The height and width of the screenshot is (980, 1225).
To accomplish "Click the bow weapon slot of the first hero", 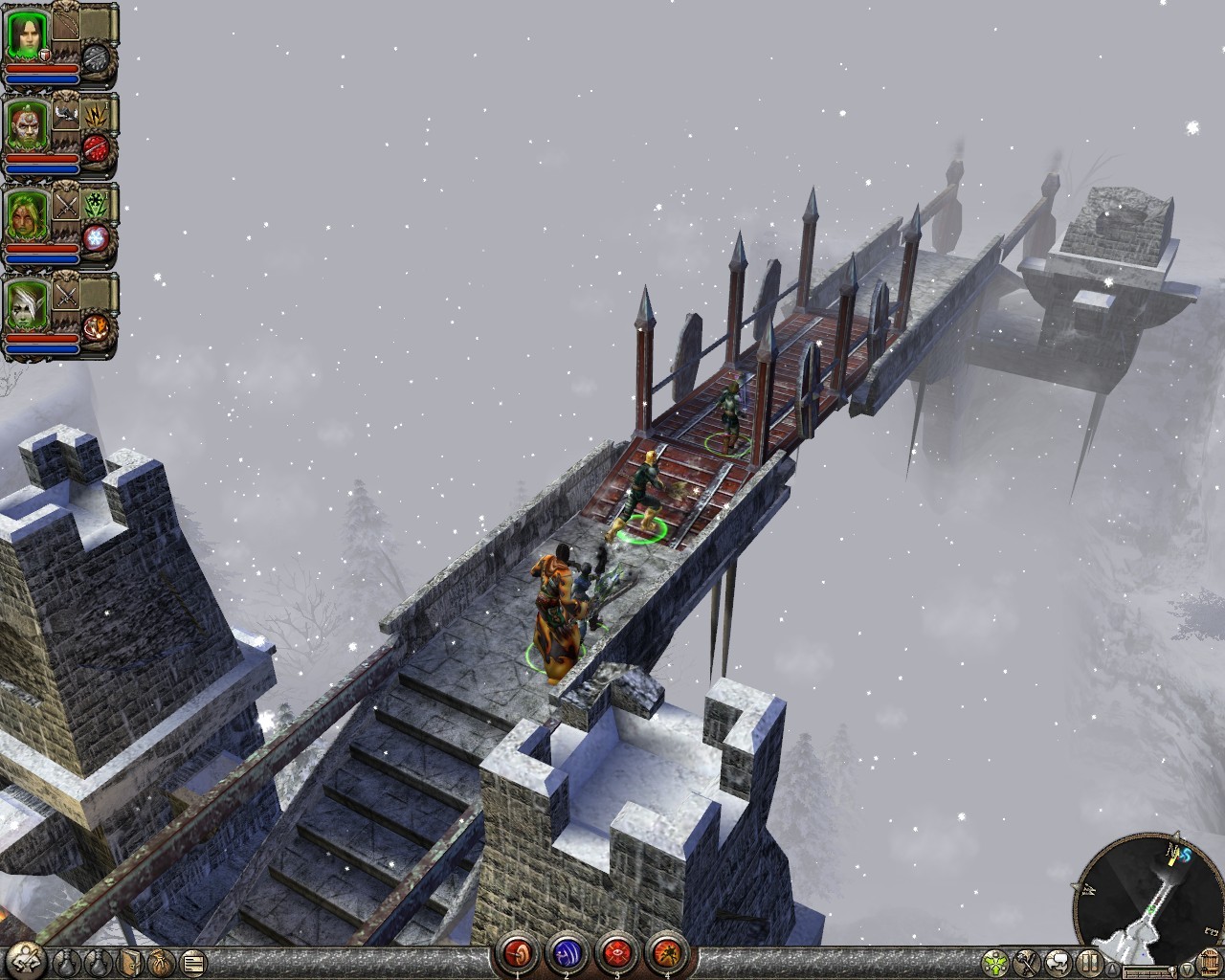I will click(x=67, y=25).
